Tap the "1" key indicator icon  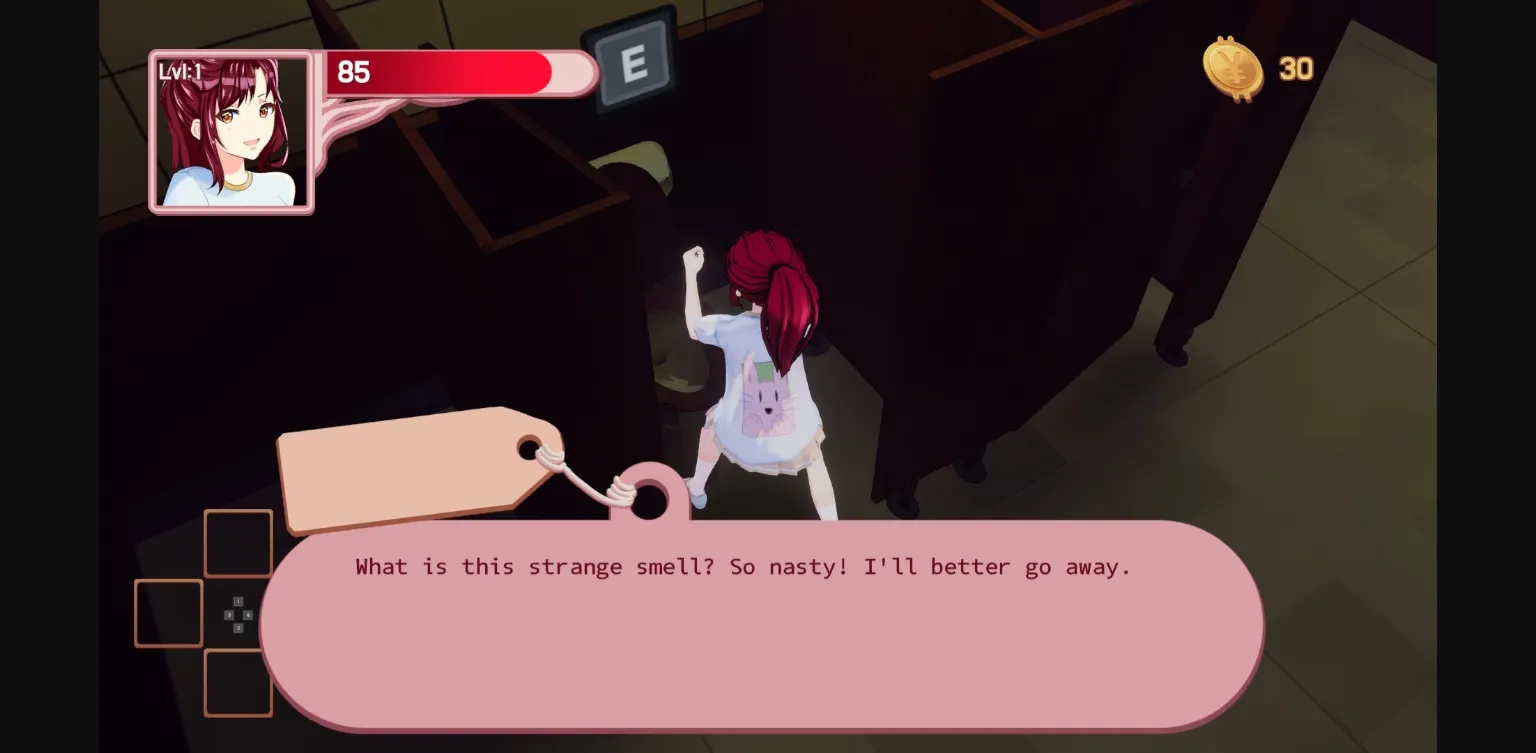click(x=239, y=601)
